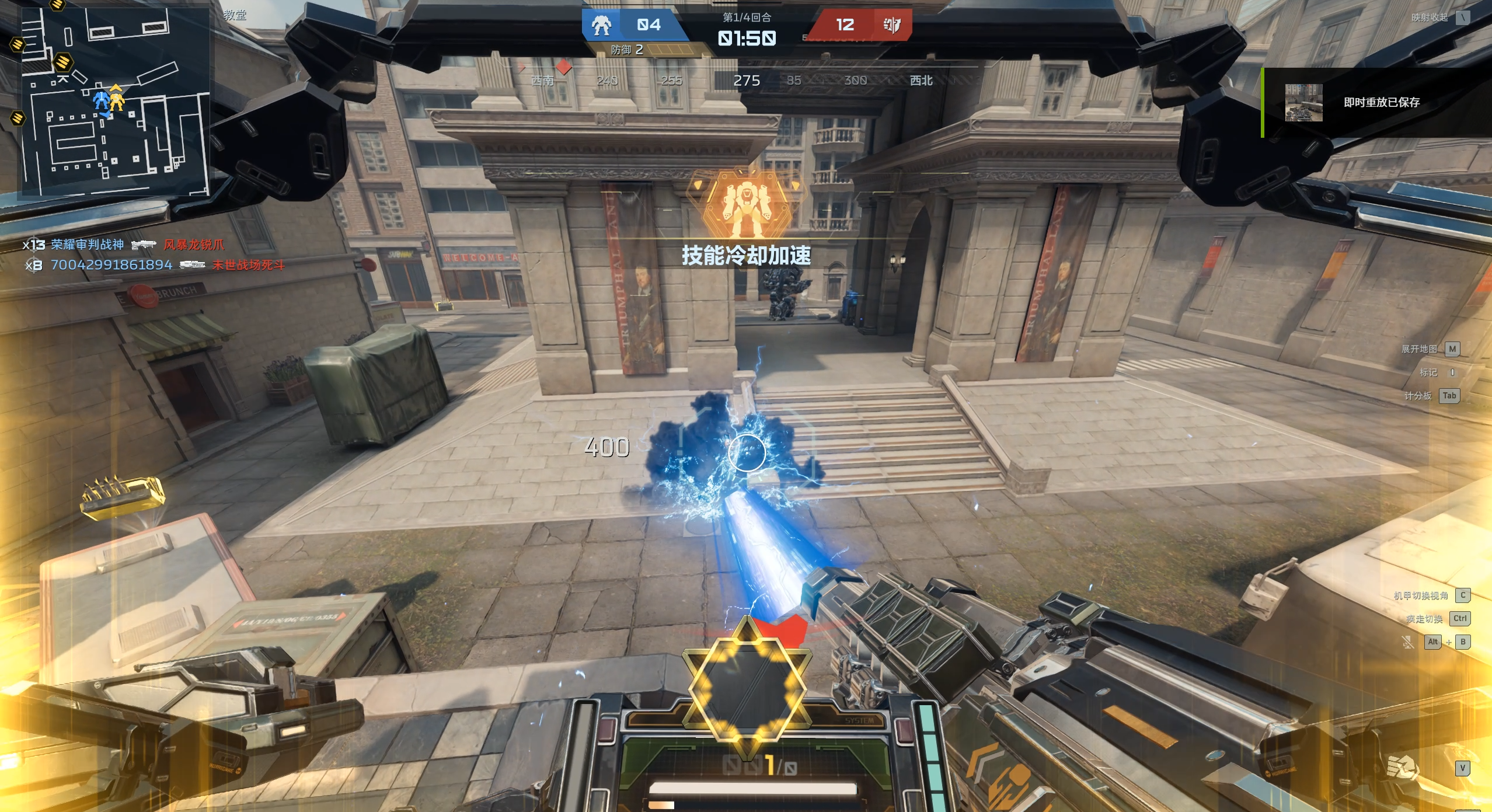Activate the fist melee ability icon
The image size is (1492, 812).
coord(1402,767)
